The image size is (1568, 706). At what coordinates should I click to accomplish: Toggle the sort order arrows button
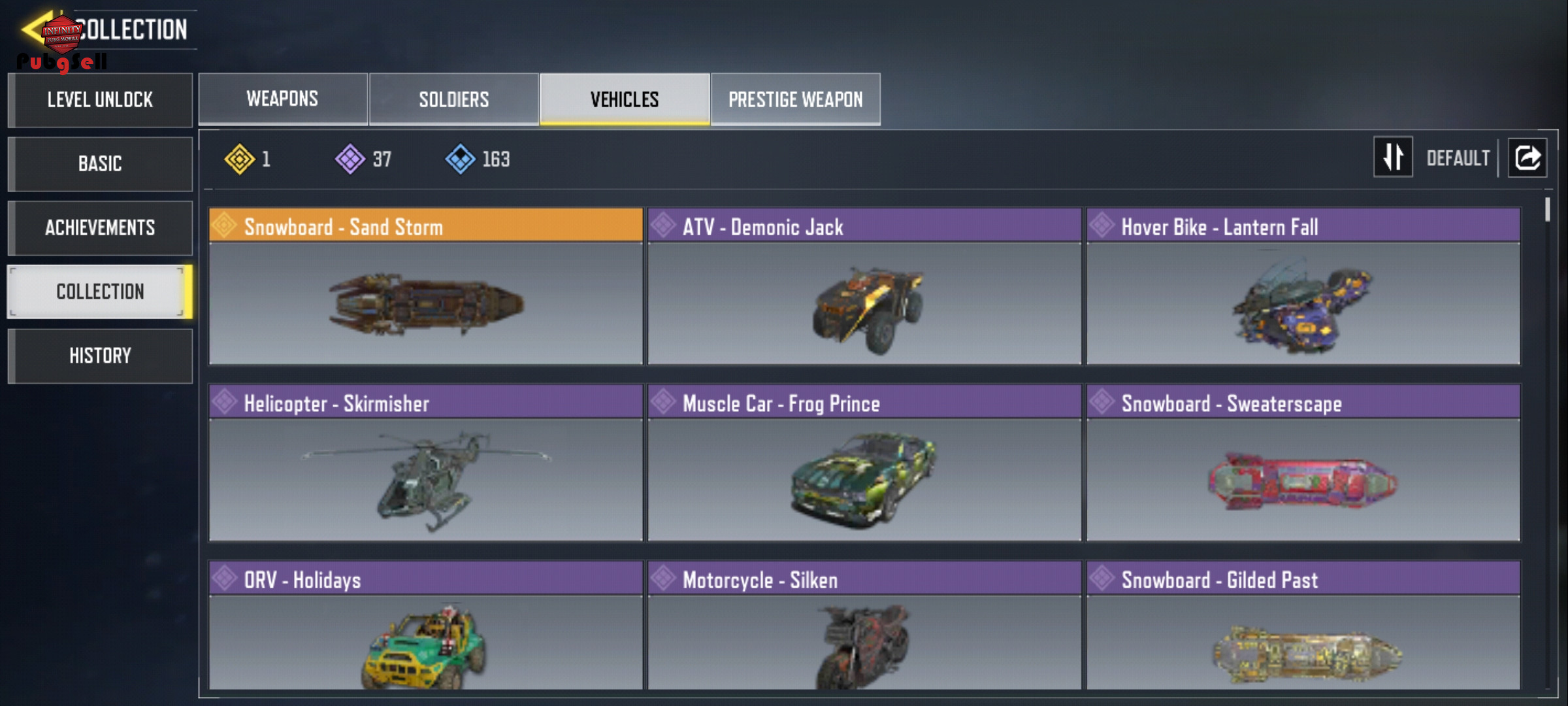[x=1393, y=157]
